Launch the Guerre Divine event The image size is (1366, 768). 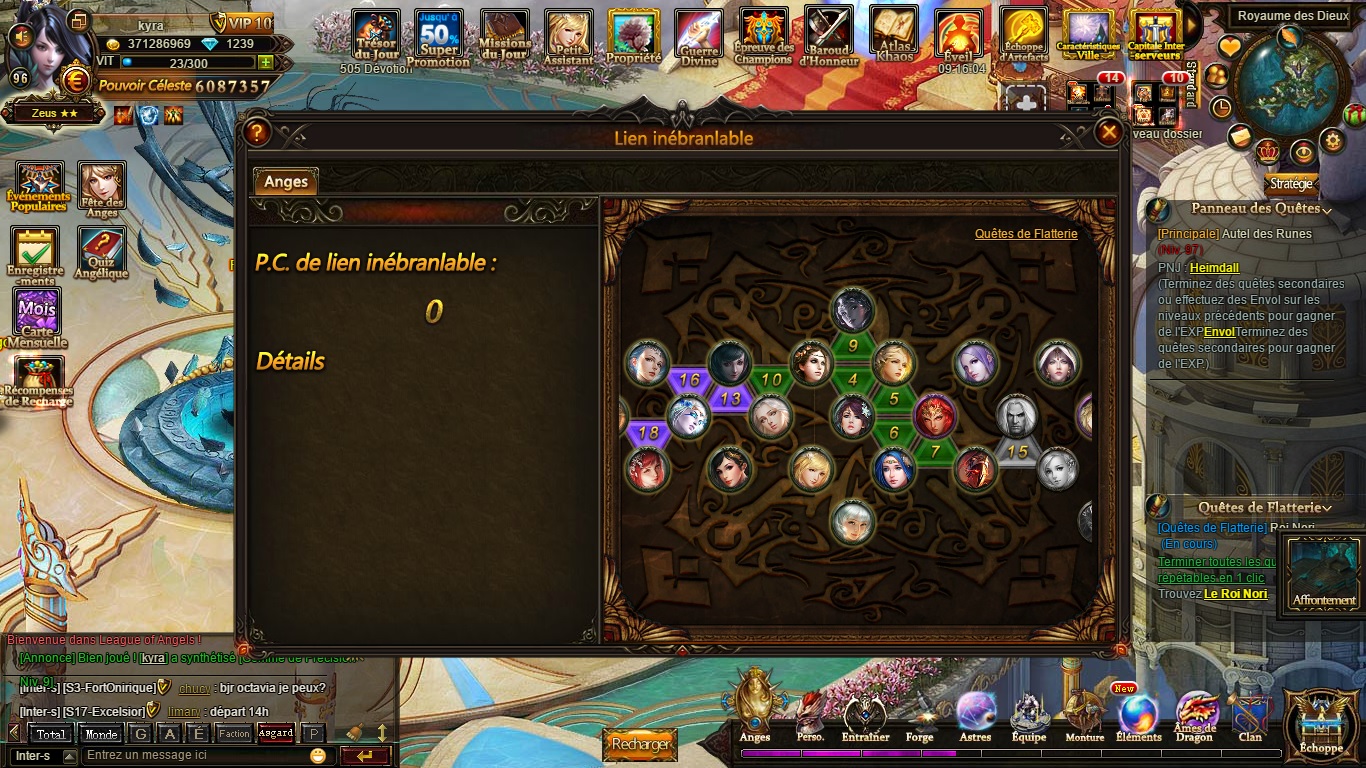[x=699, y=37]
